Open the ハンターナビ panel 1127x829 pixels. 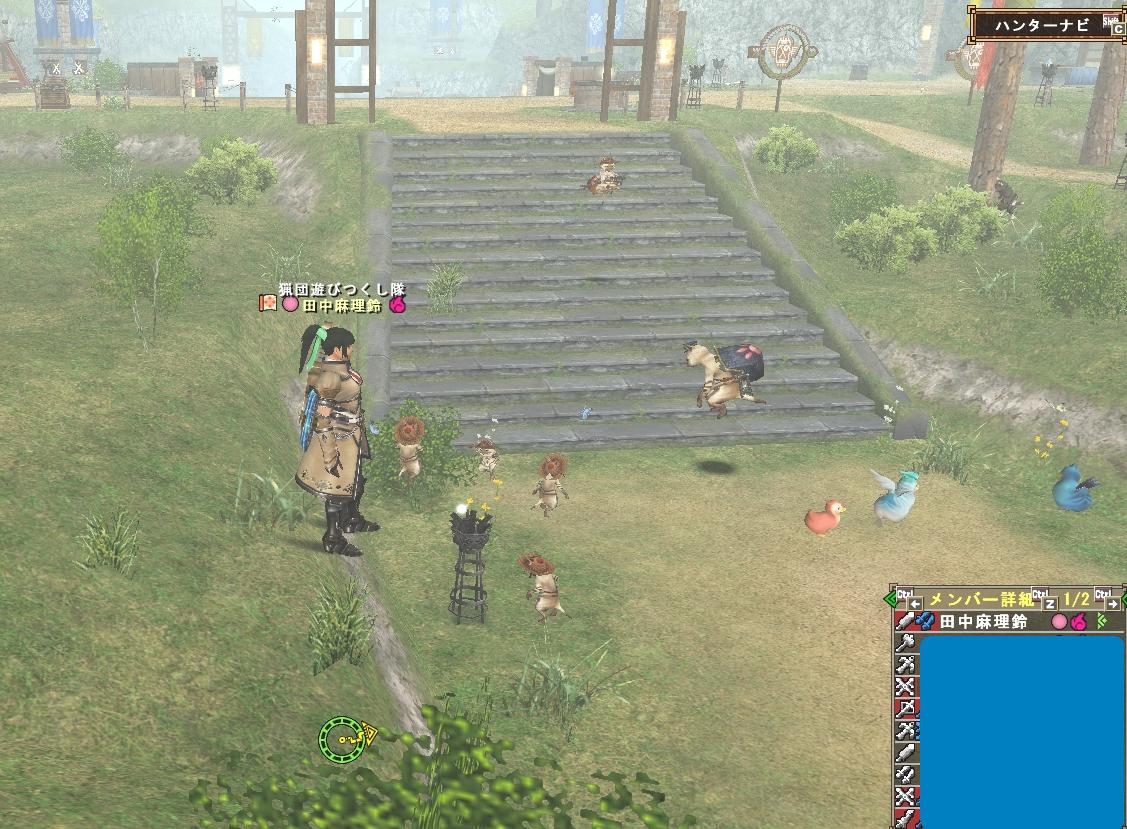pos(1045,24)
